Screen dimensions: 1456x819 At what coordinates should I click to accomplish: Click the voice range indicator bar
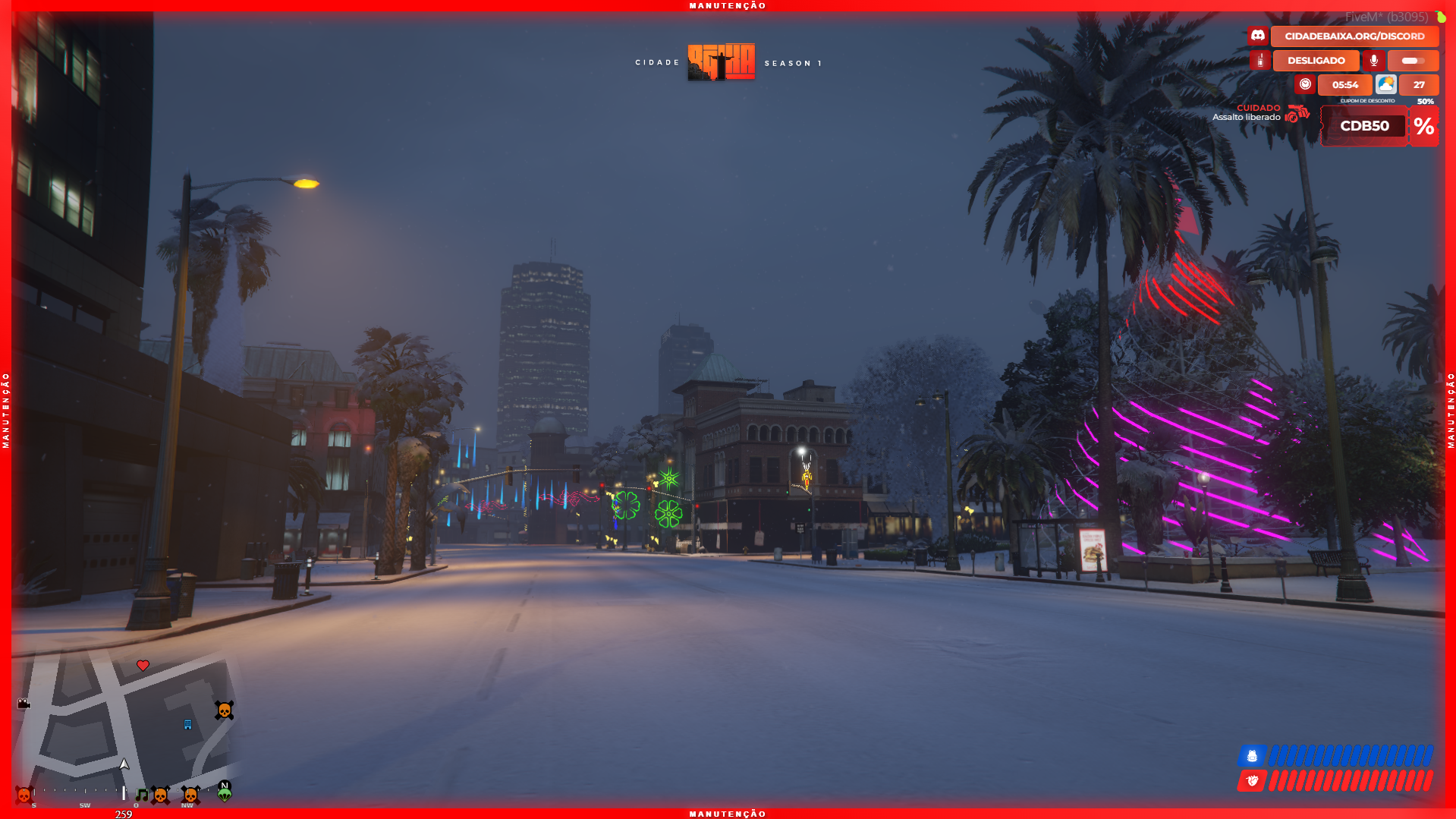click(1412, 61)
